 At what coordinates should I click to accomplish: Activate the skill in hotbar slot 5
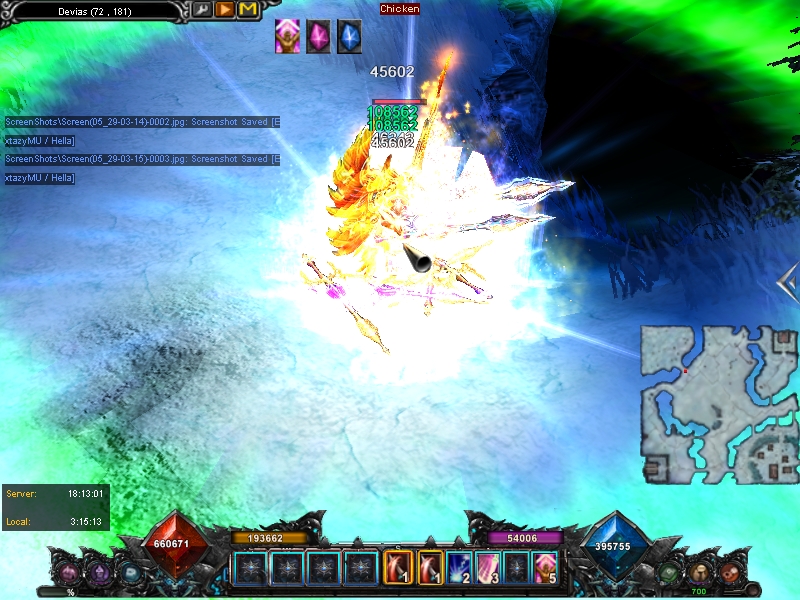pyautogui.click(x=545, y=567)
